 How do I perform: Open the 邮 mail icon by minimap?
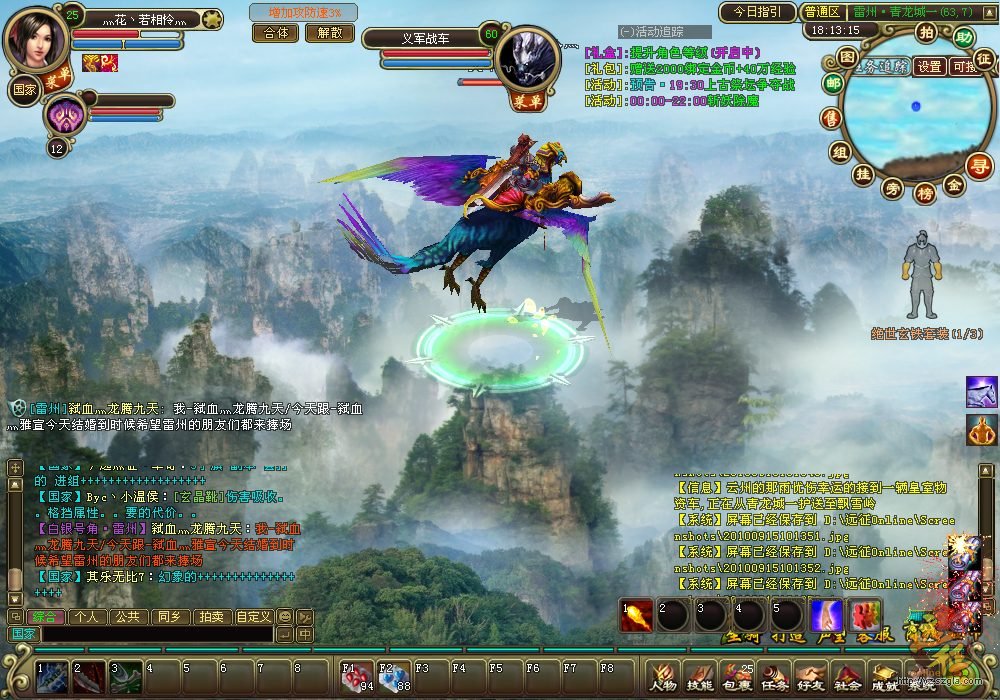pos(833,85)
